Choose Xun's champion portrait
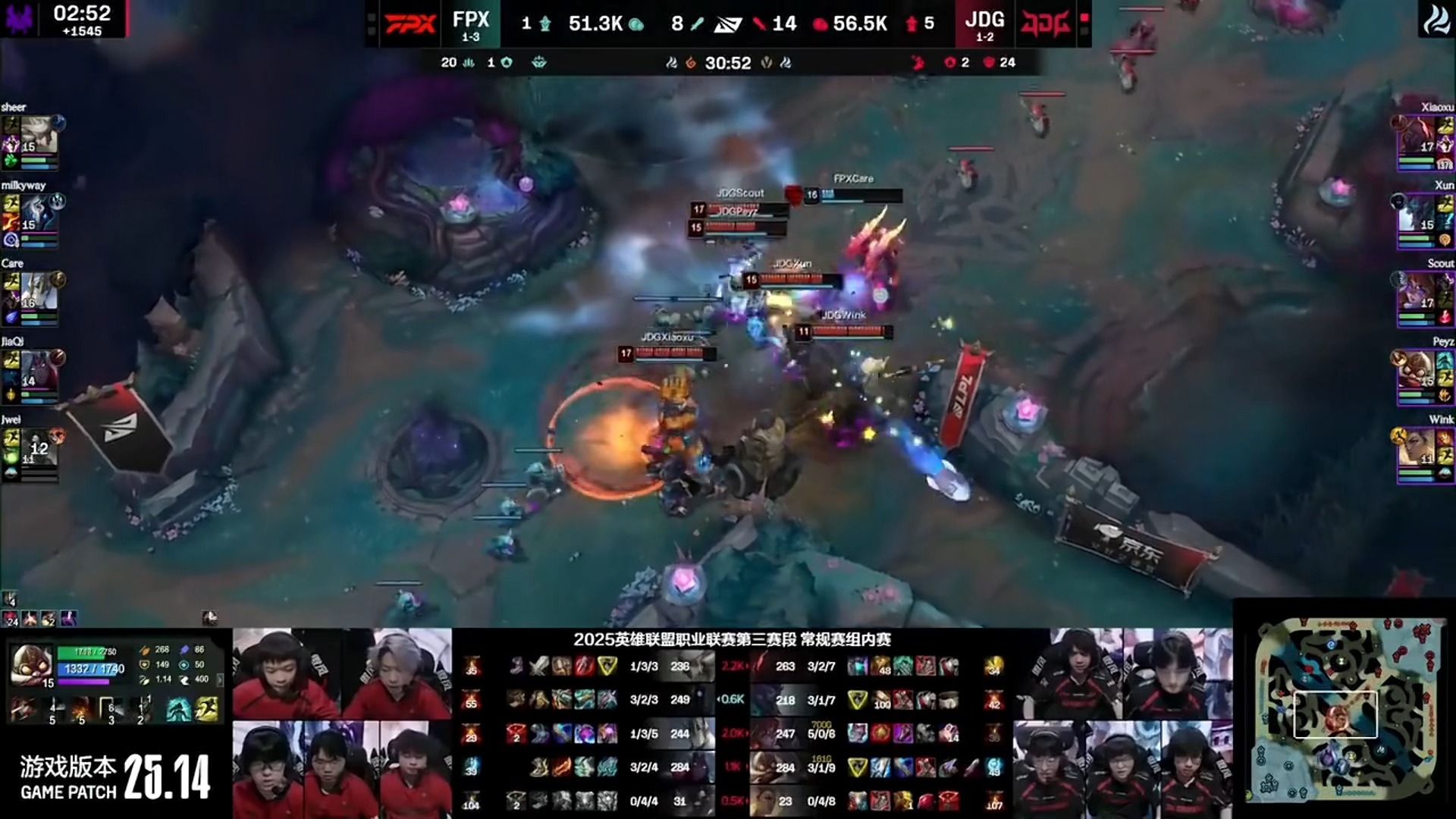 (1417, 213)
